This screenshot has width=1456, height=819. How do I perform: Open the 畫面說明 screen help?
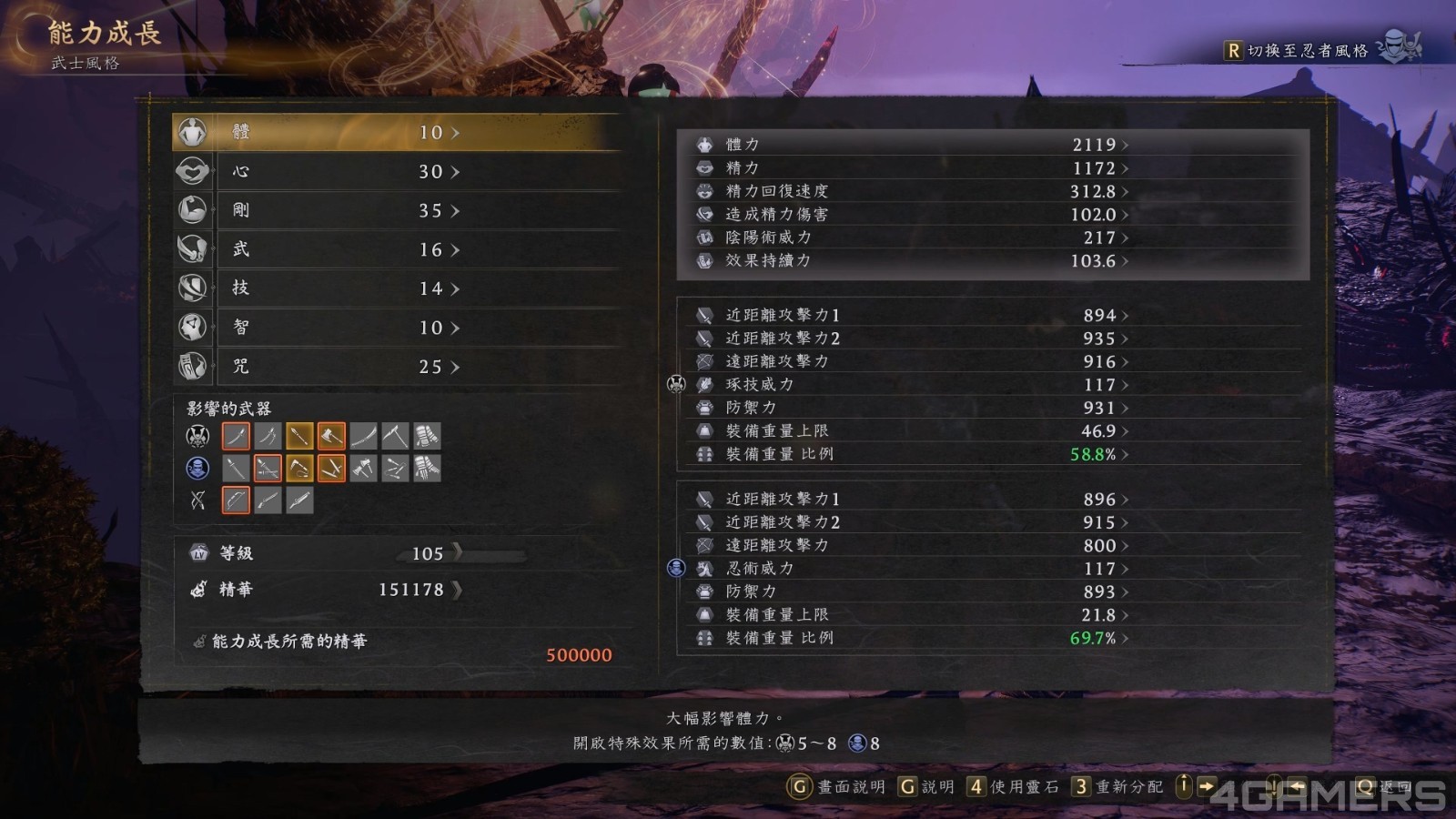[837, 787]
